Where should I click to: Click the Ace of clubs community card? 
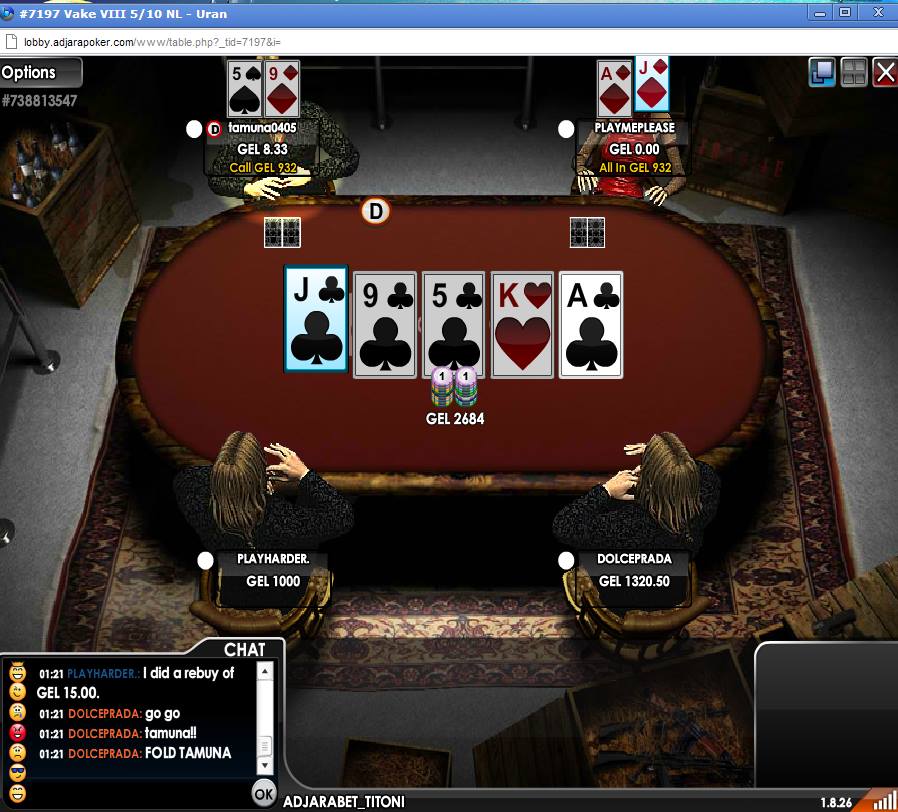click(591, 324)
